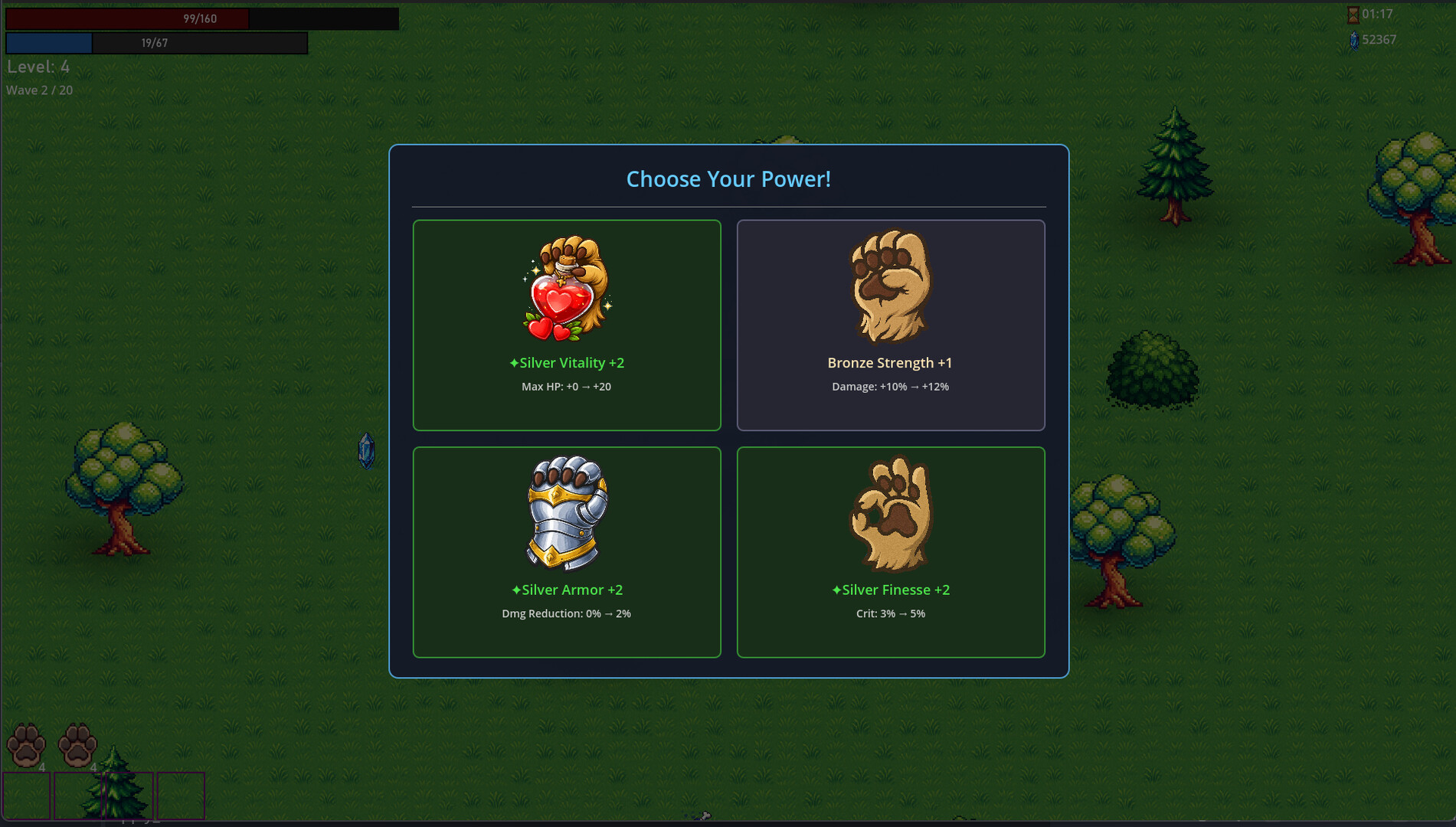Click the hourglass timer icon top-right
Image resolution: width=1456 pixels, height=827 pixels.
[x=1353, y=14]
